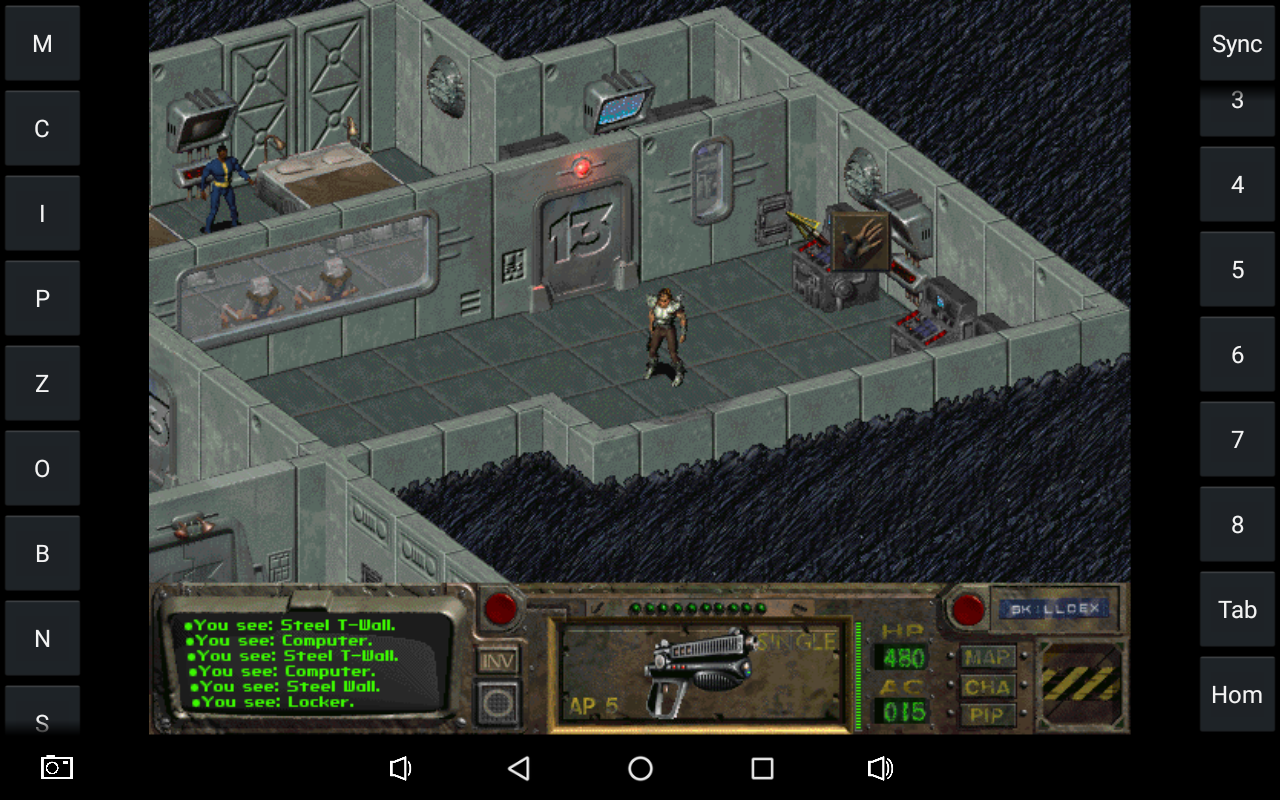Image resolution: width=1280 pixels, height=800 pixels.
Task: Take a screenshot with the camera icon
Action: coord(57,767)
